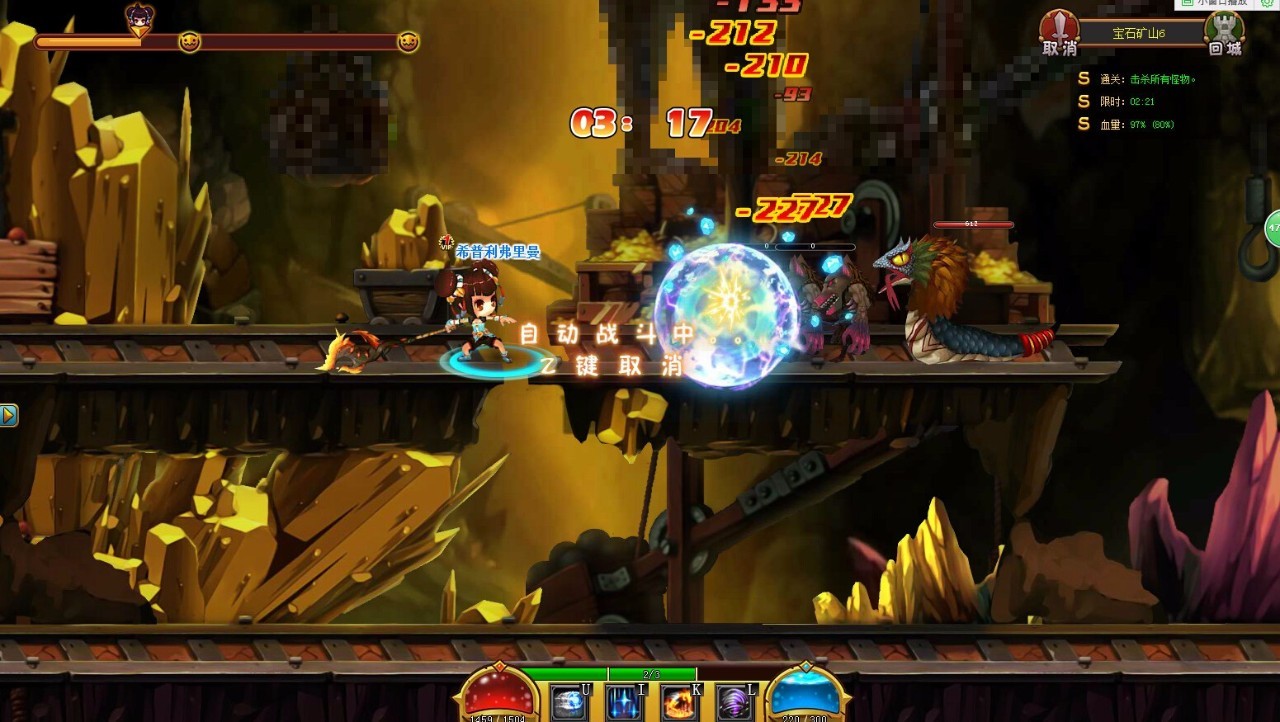Cast the blue ice spikes skill (I)
Screen dimensions: 1280x722
tap(624, 703)
